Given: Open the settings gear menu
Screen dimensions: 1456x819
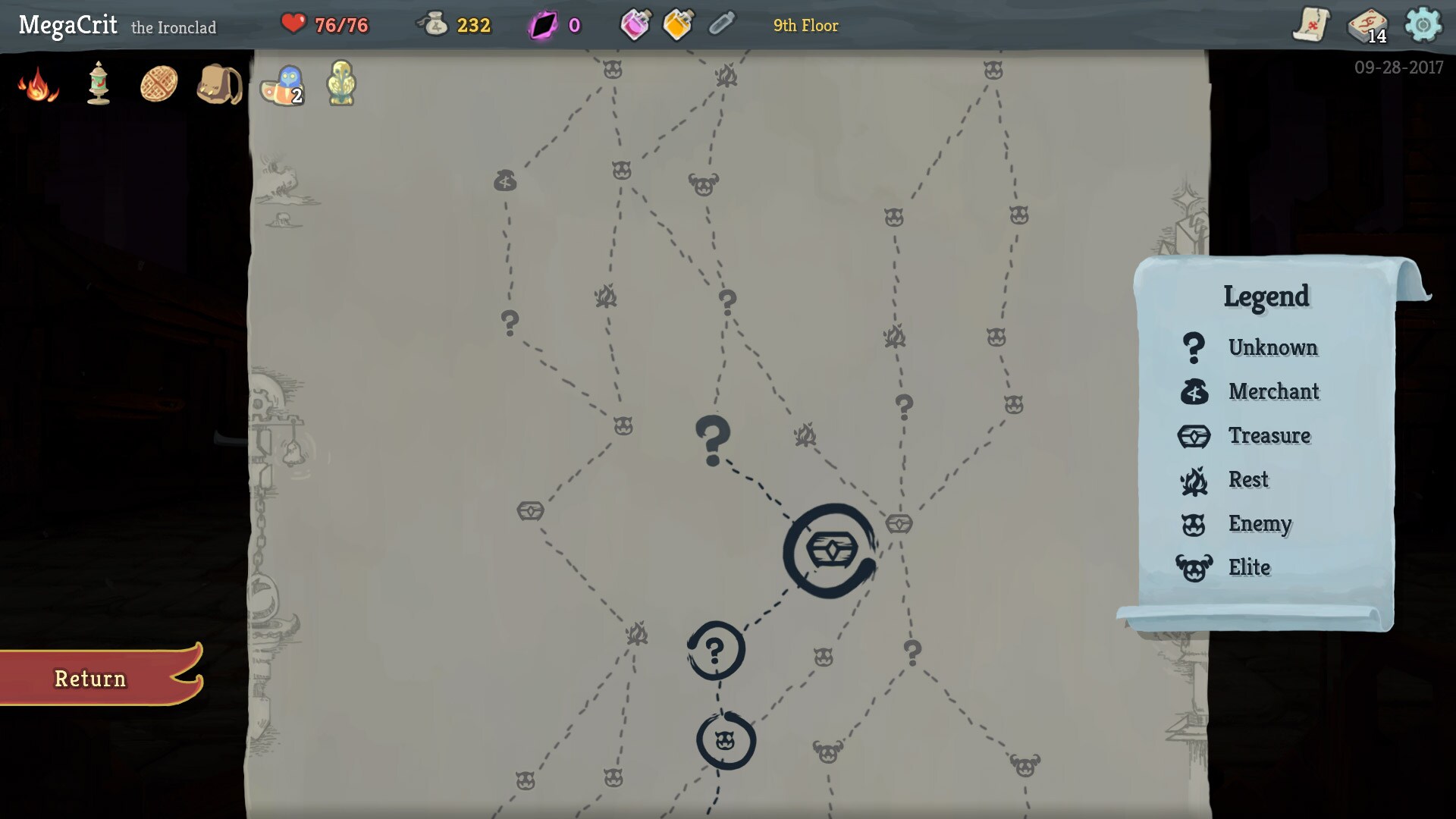Looking at the screenshot, I should 1423,26.
